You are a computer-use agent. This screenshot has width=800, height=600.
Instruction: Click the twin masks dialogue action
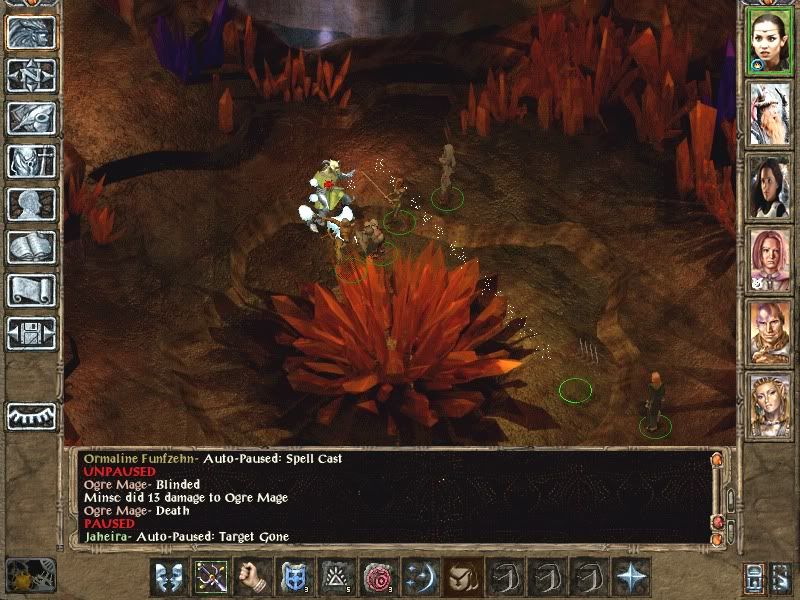169,577
